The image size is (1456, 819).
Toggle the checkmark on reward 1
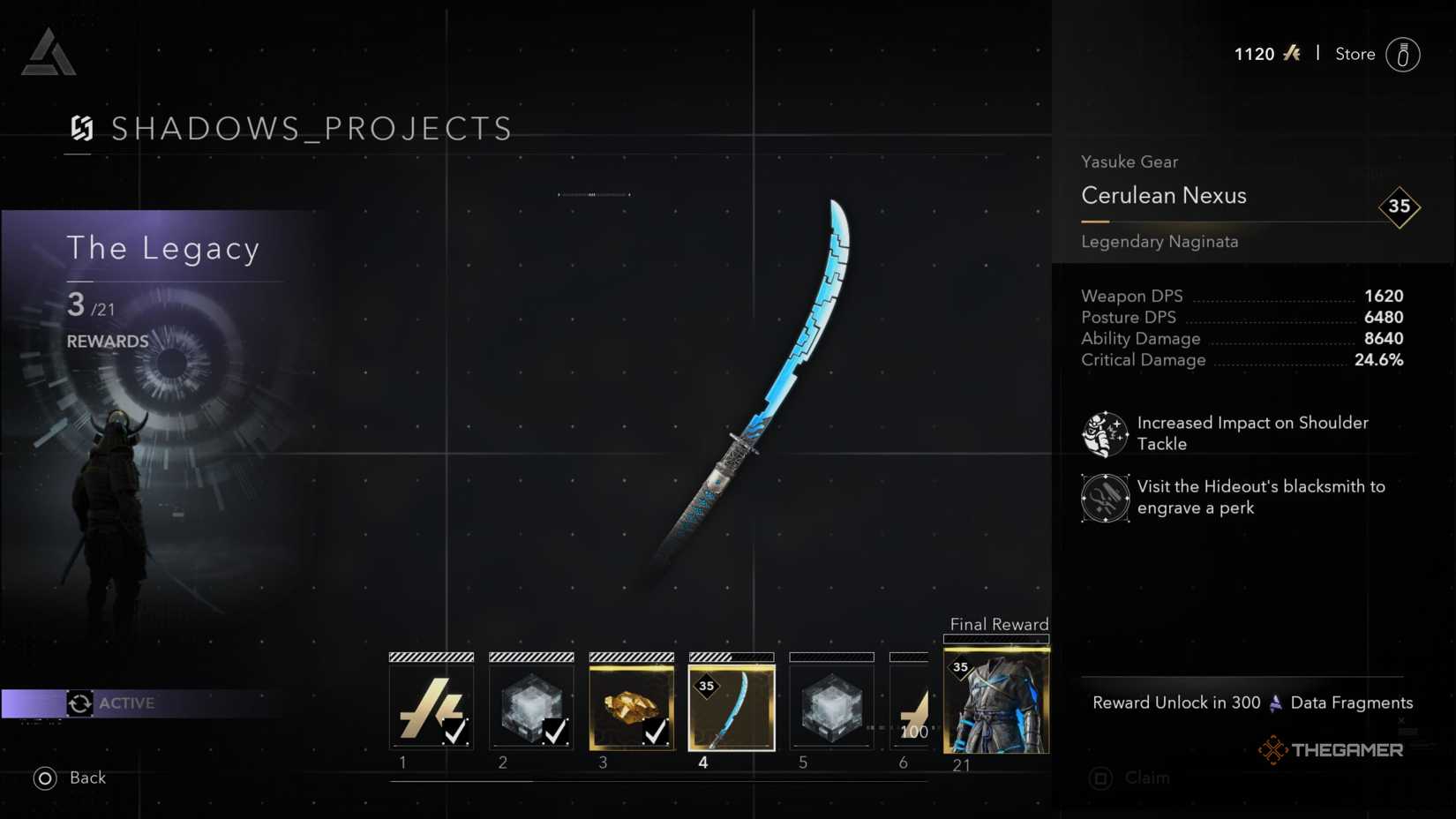[x=456, y=732]
